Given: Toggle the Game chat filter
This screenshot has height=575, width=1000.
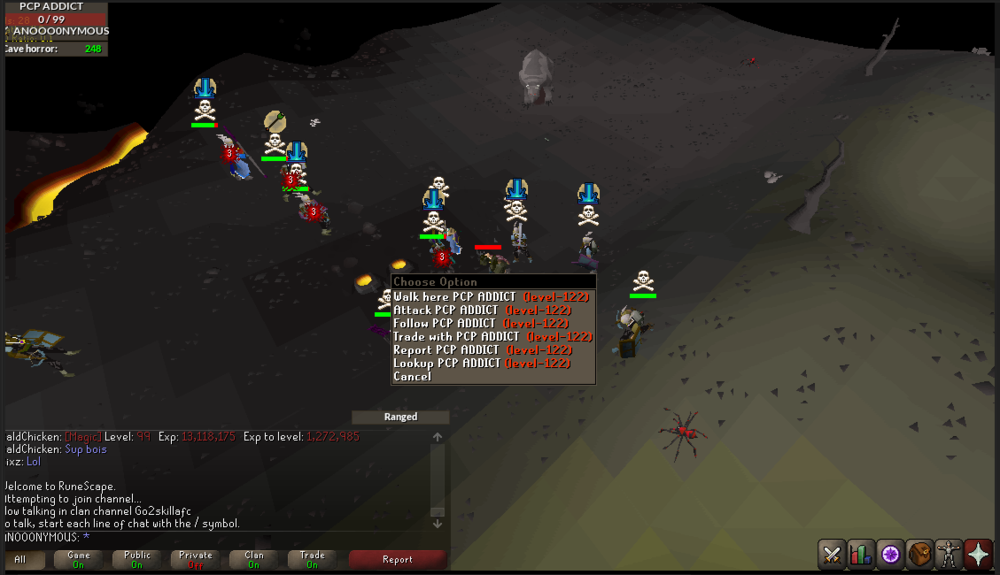Looking at the screenshot, I should pyautogui.click(x=79, y=559).
